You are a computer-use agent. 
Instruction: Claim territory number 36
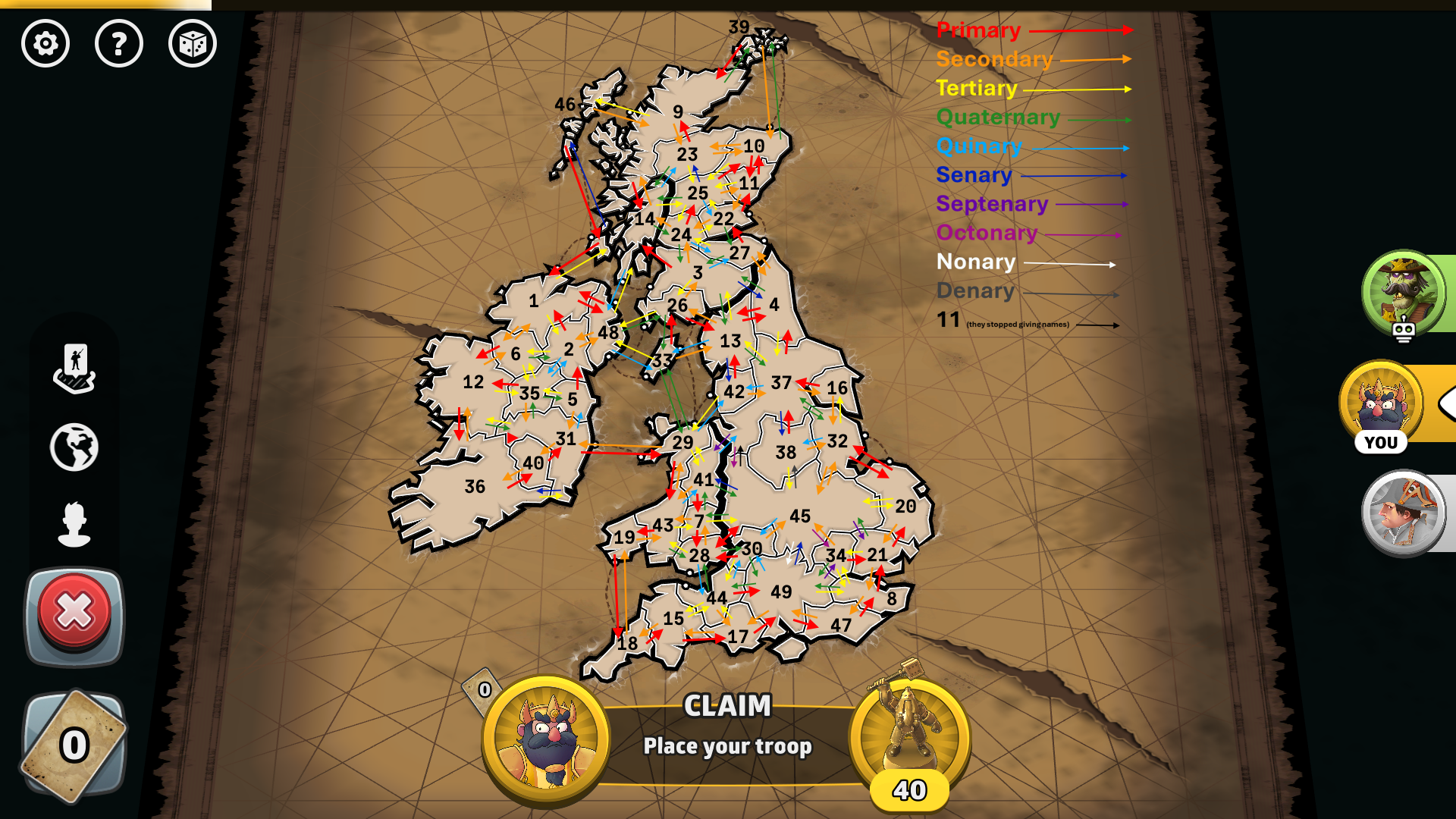tap(475, 487)
